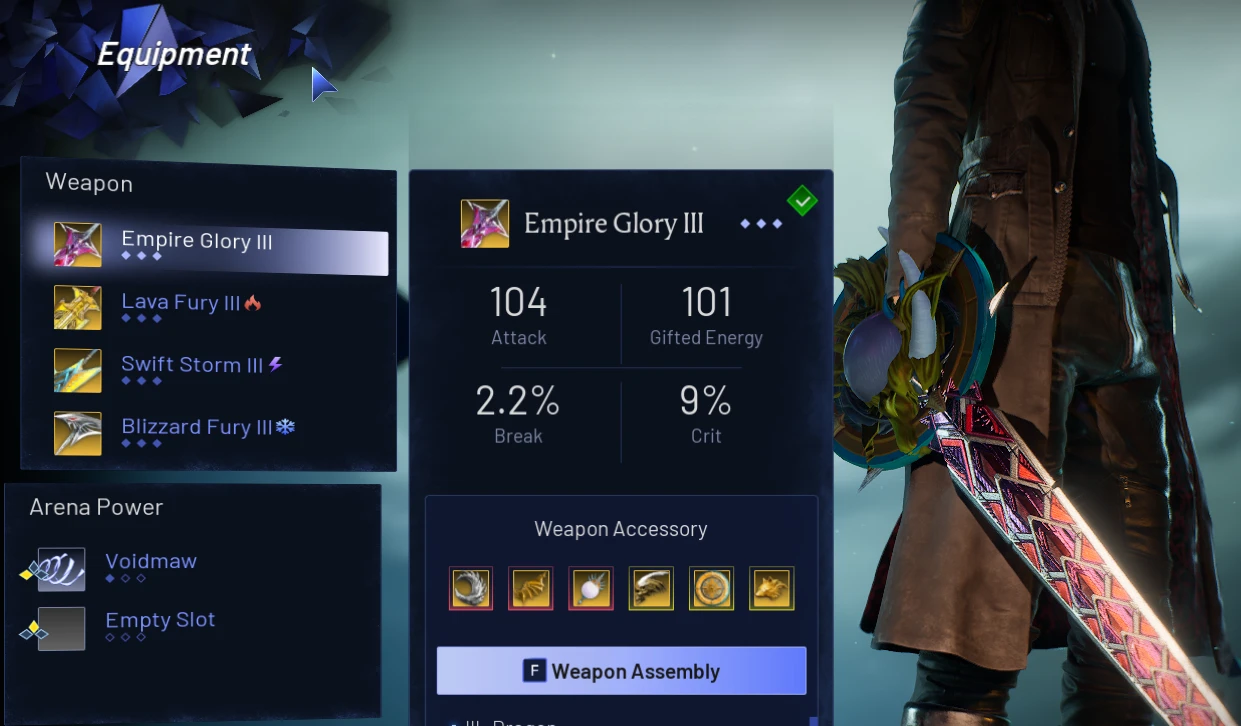Select the Voidmaw arena power

151,562
